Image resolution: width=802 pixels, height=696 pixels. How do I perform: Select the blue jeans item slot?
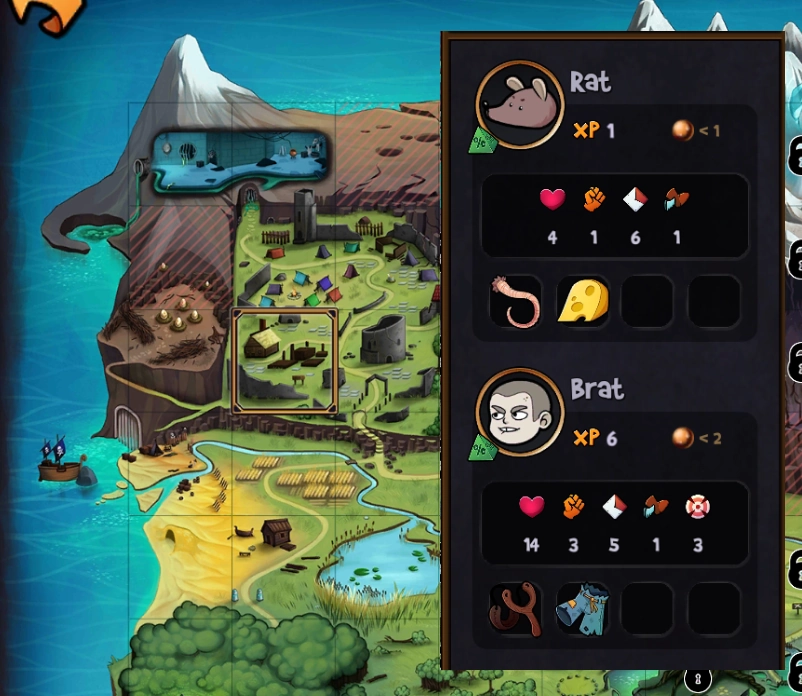(x=582, y=609)
